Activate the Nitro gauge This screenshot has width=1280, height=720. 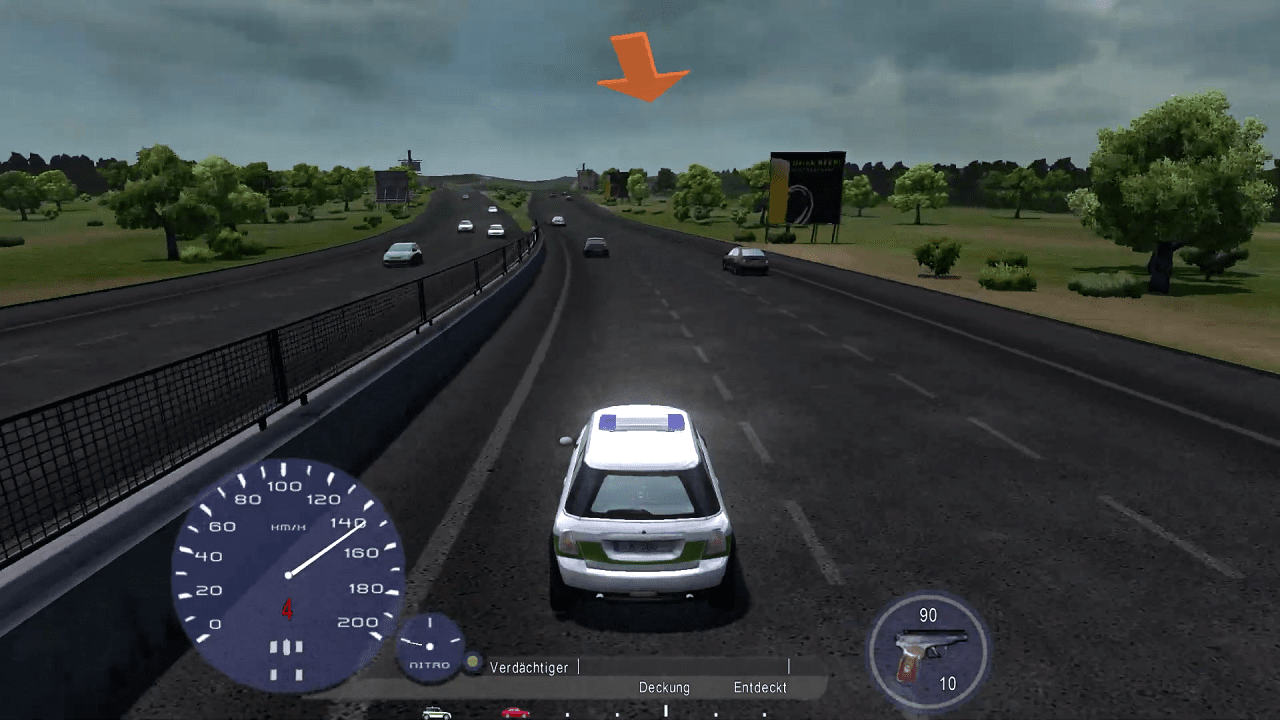pos(430,647)
